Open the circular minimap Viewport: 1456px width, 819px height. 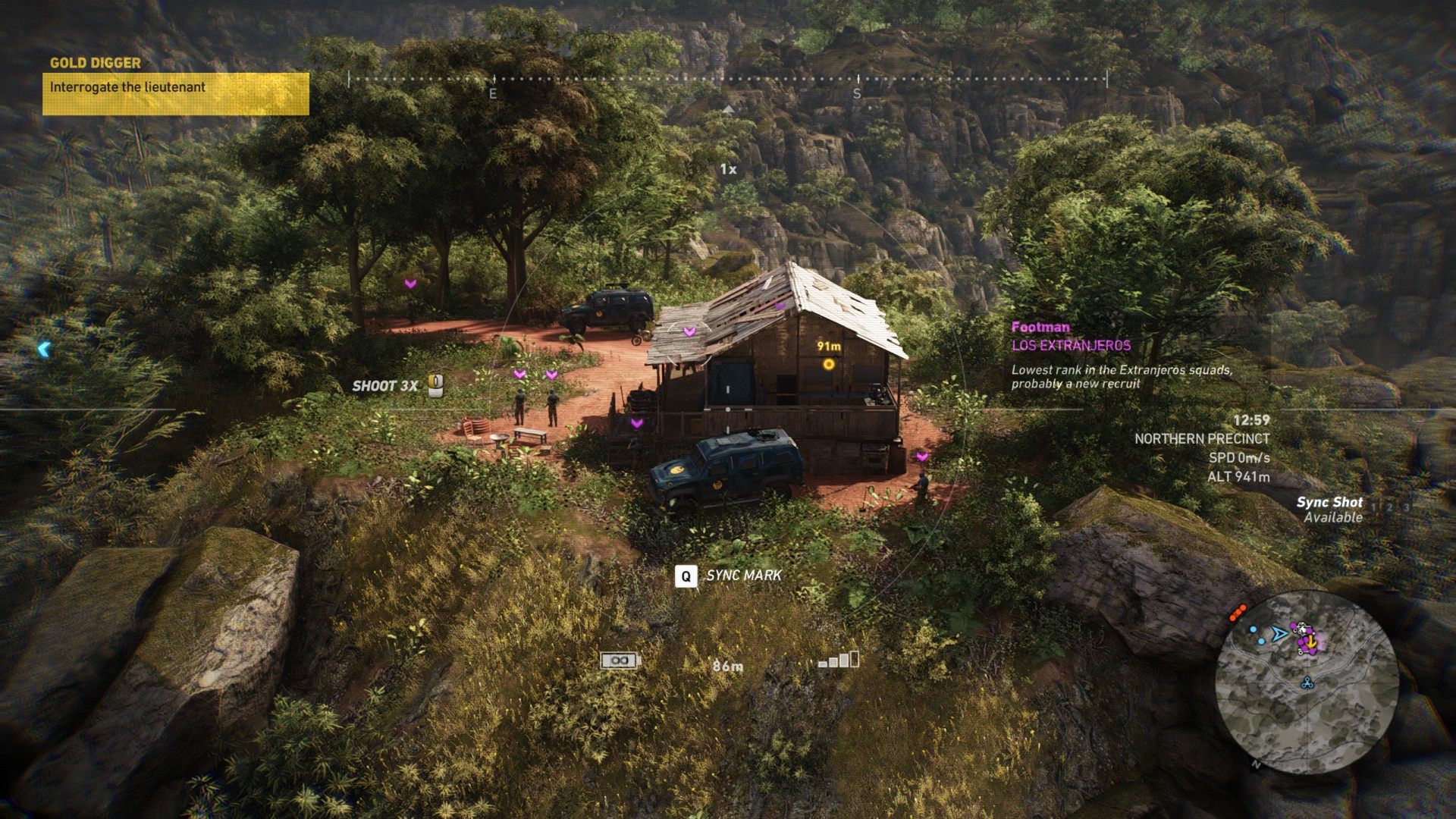coord(1306,683)
